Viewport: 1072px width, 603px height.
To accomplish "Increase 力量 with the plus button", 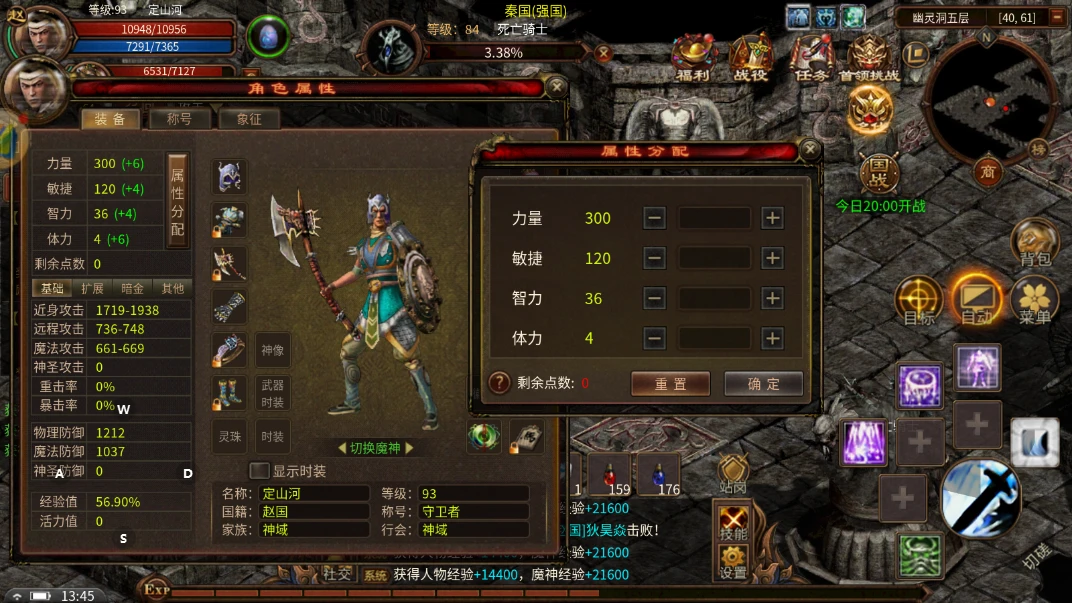I will tap(772, 218).
